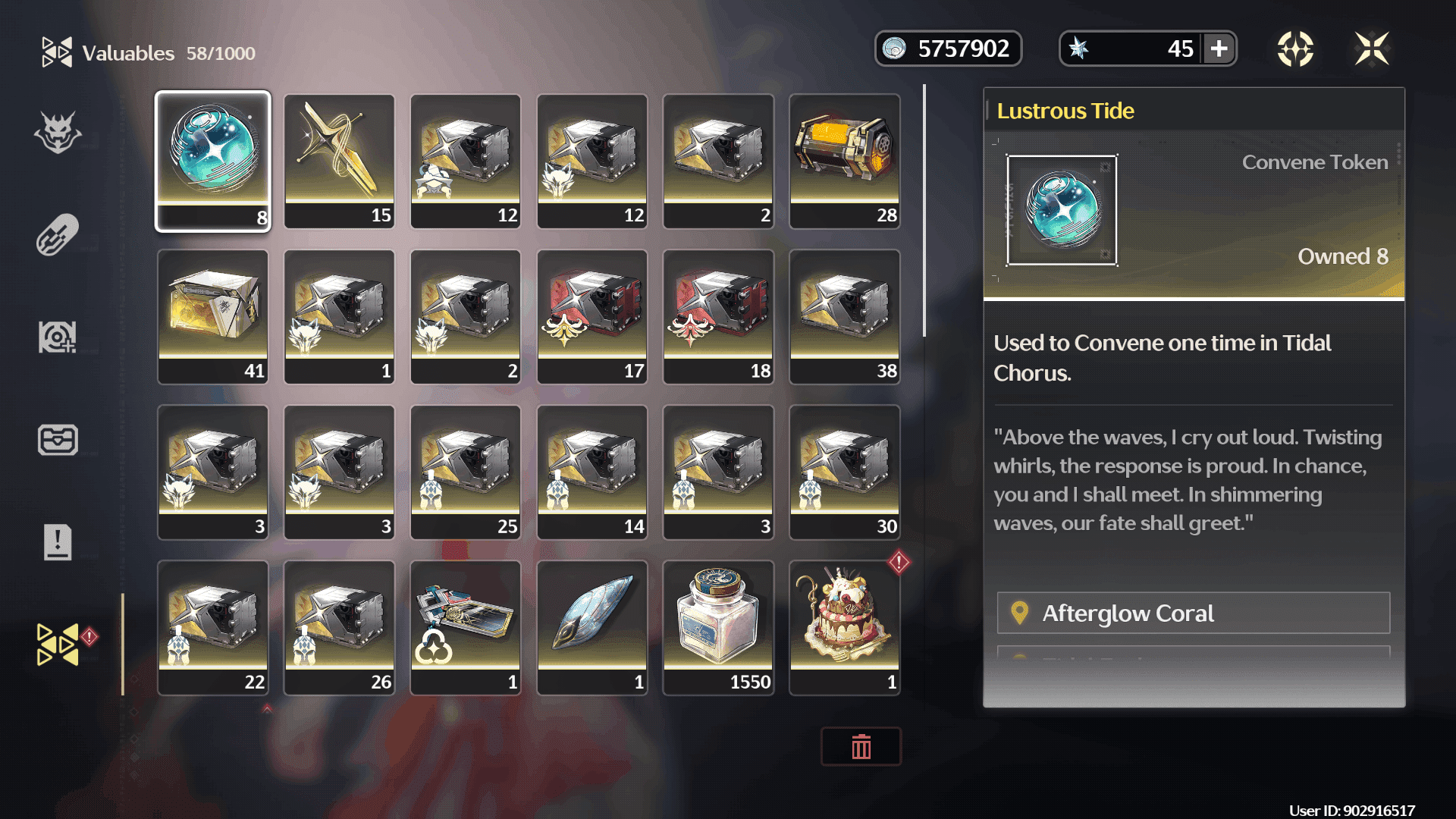The height and width of the screenshot is (819, 1456).
Task: Pick the glass jar item with count 1550
Action: (718, 627)
